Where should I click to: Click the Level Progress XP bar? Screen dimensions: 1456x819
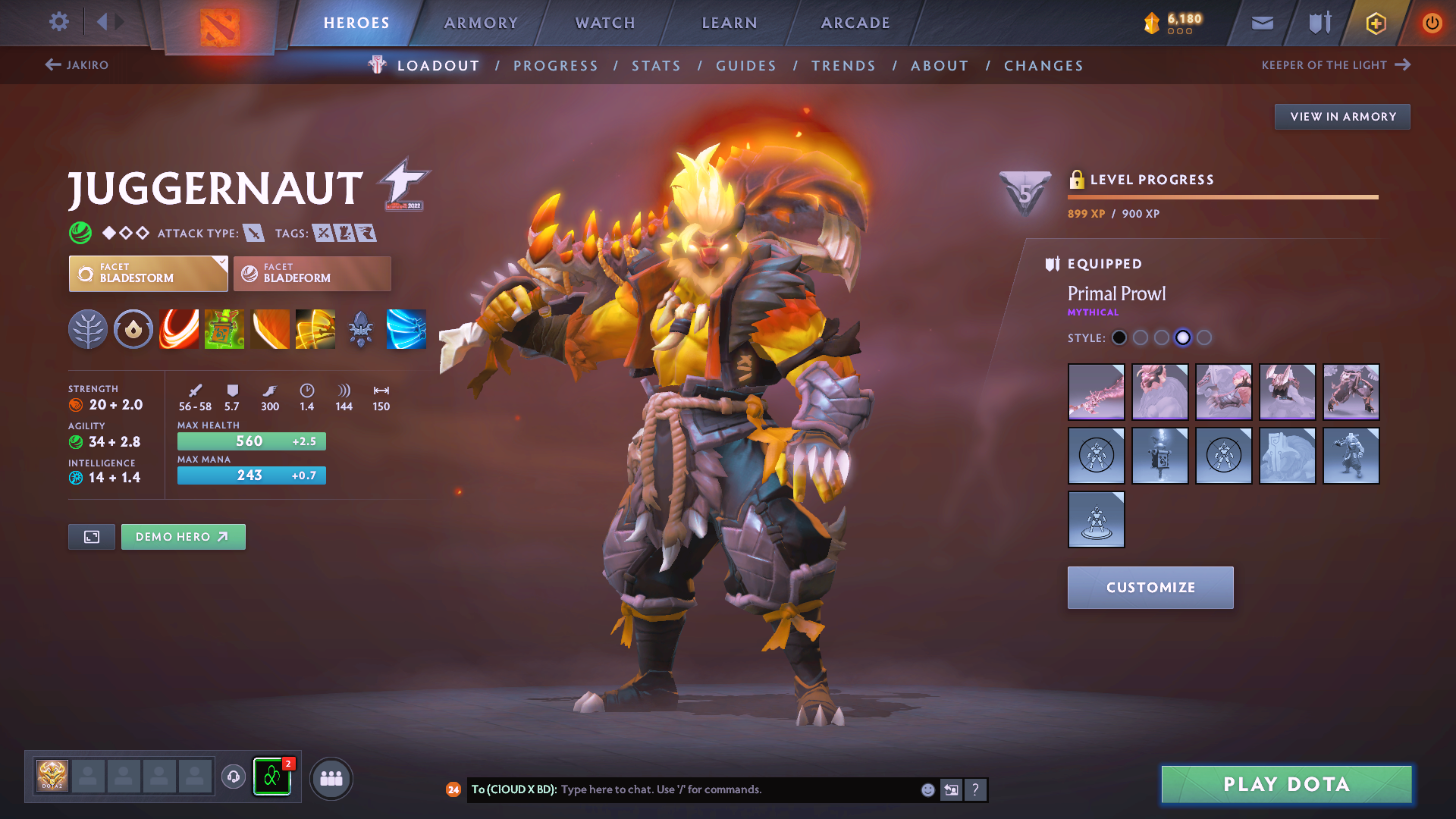(1222, 196)
